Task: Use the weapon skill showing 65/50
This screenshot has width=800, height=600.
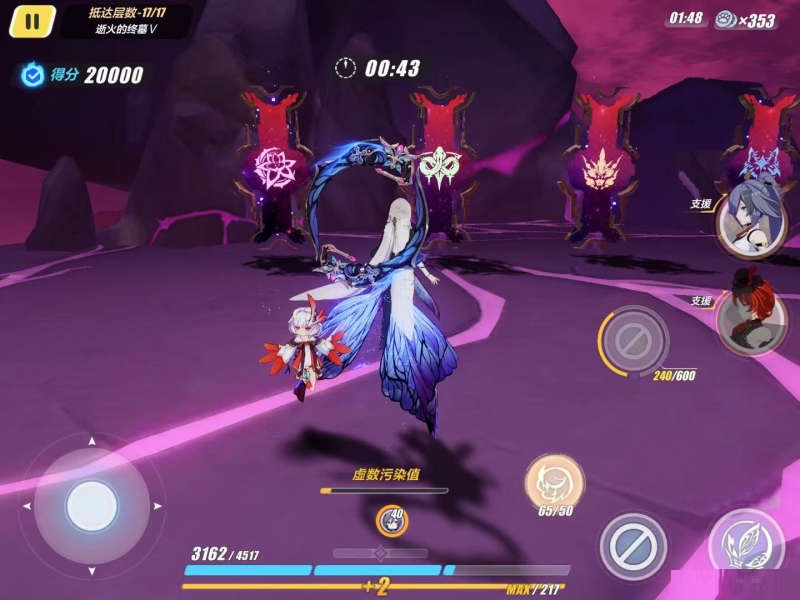Action: (554, 482)
